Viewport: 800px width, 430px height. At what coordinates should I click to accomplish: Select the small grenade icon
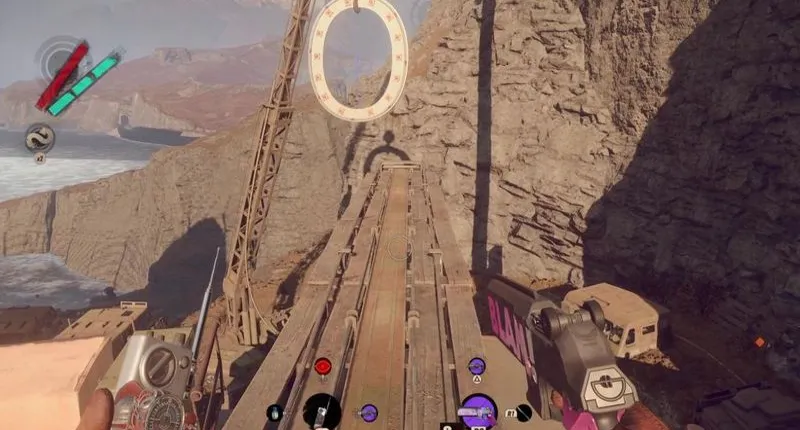(x=274, y=412)
